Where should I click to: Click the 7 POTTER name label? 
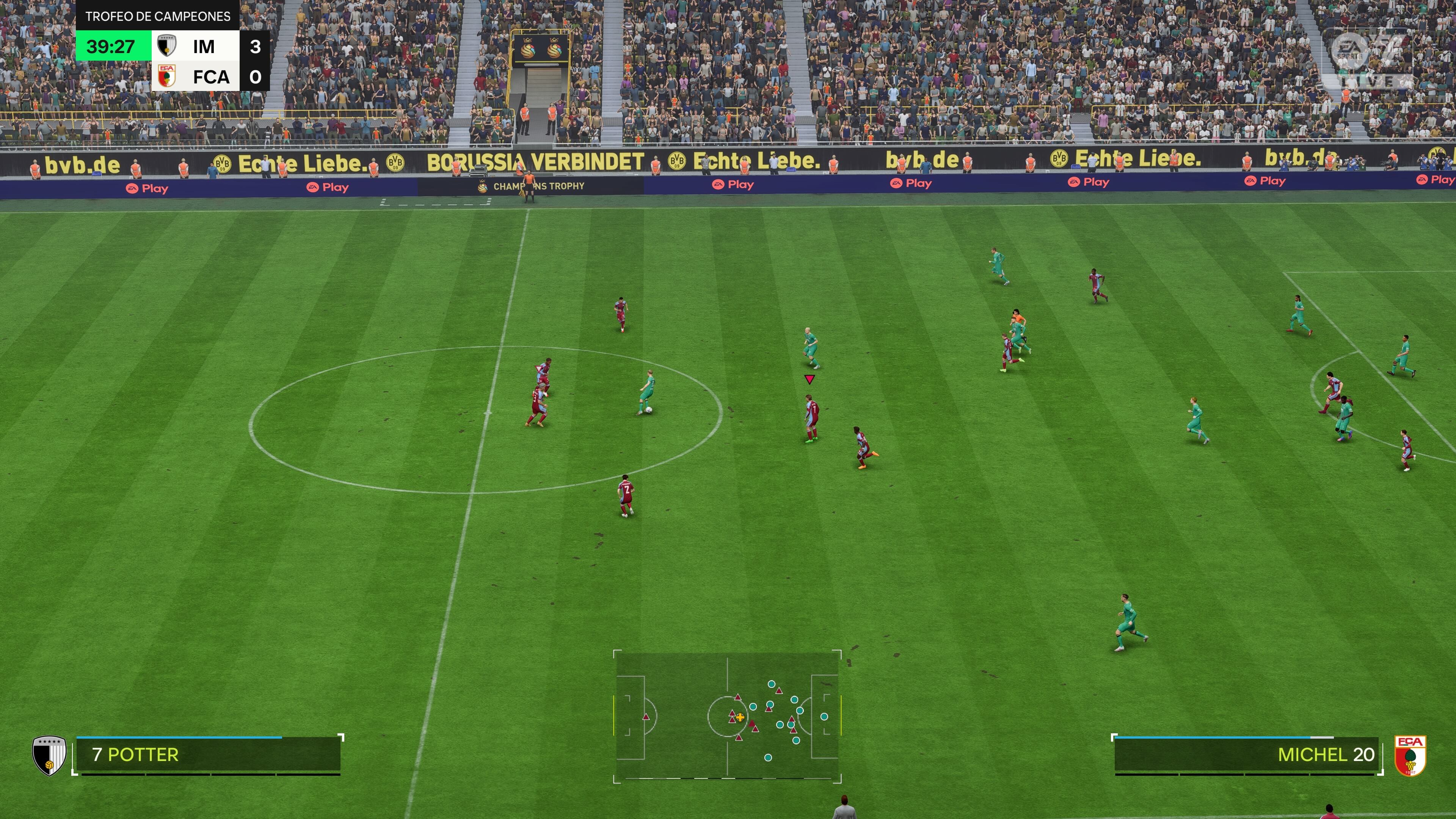click(x=136, y=754)
